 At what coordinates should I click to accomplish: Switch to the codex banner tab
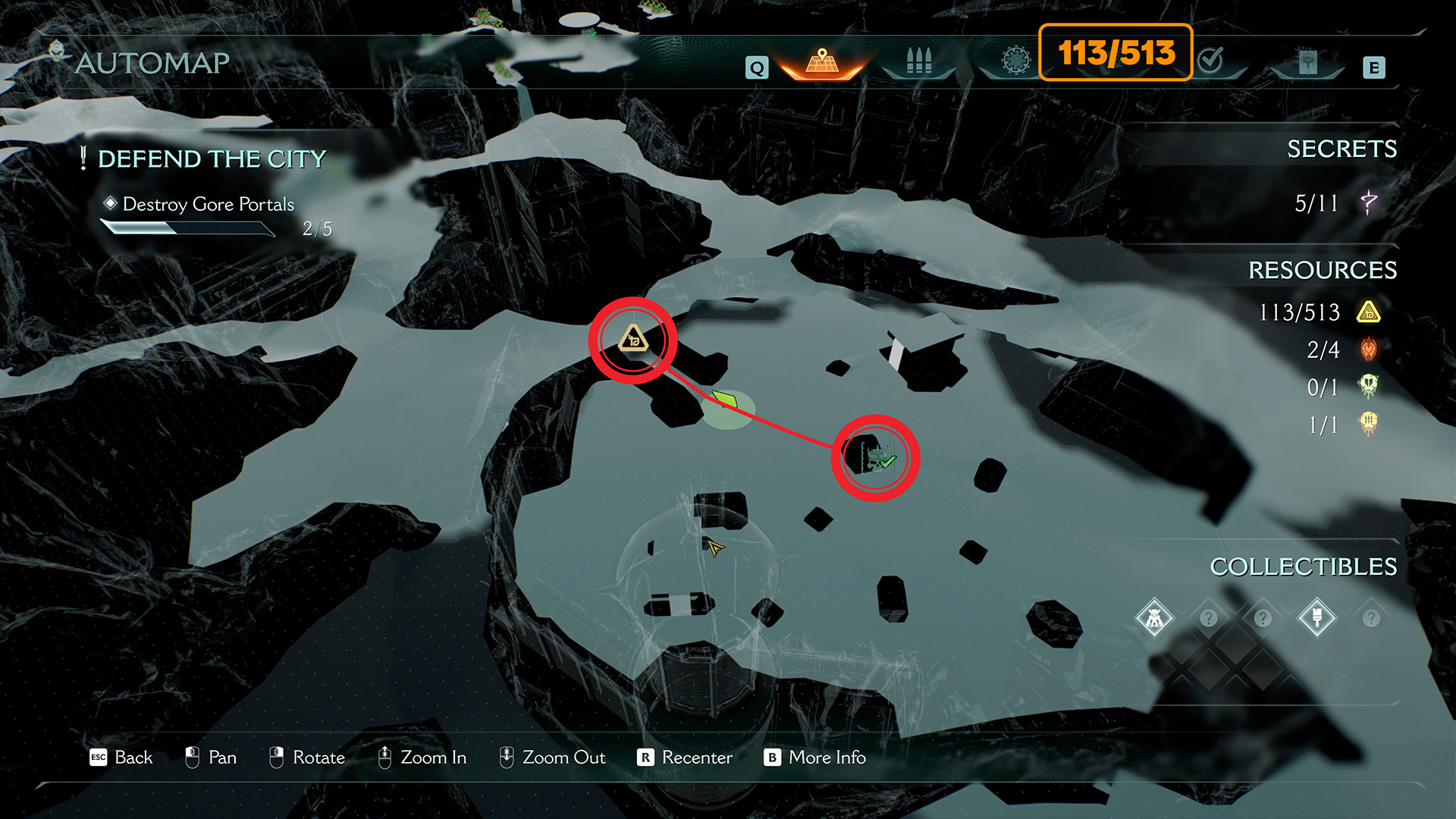1307,62
